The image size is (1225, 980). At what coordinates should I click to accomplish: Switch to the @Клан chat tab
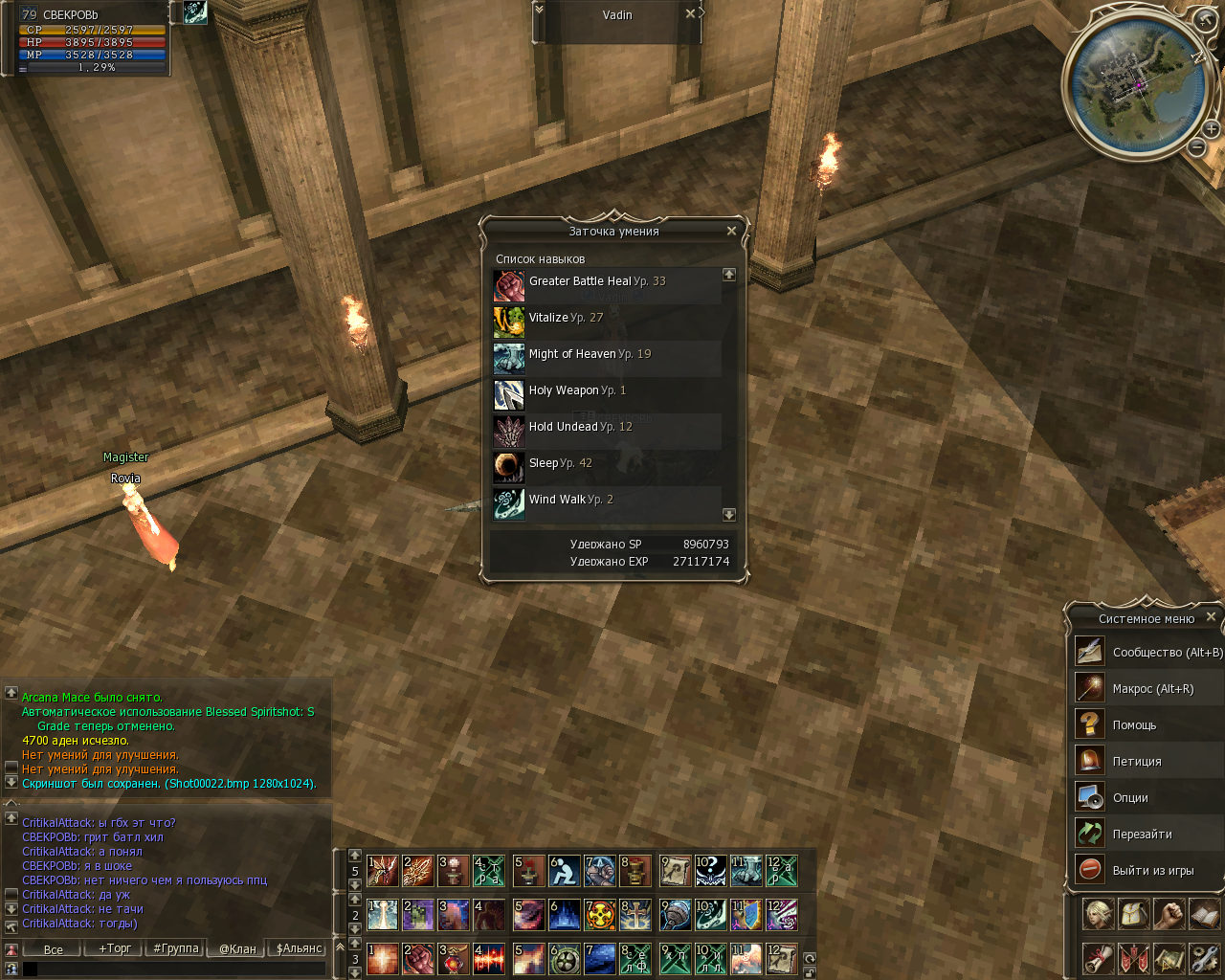click(237, 948)
